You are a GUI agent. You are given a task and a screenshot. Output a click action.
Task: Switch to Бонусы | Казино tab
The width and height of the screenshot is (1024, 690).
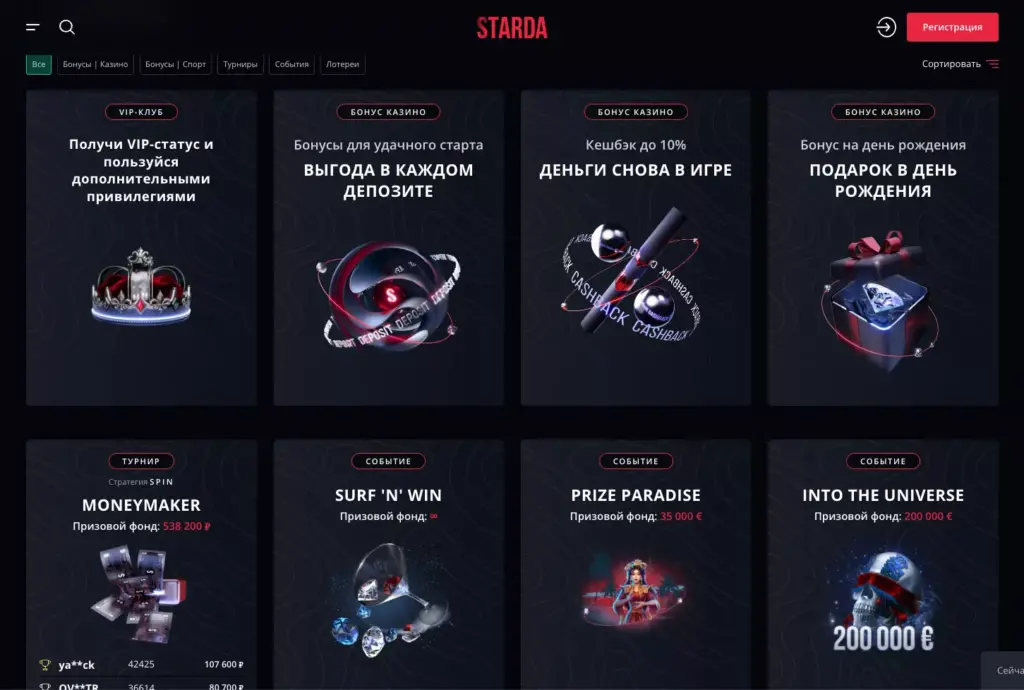tap(95, 65)
